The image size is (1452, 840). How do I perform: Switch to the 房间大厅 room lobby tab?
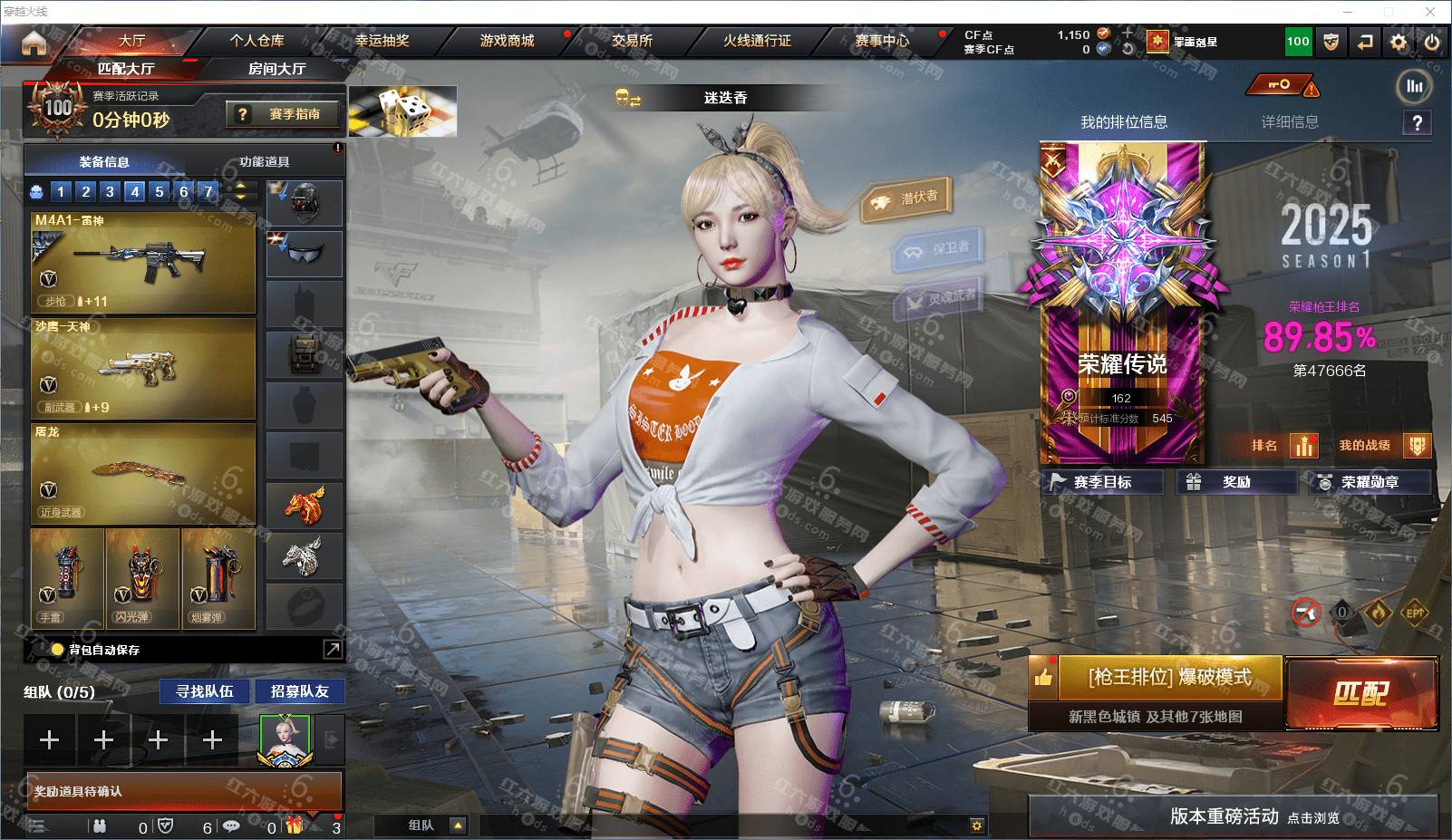(276, 69)
